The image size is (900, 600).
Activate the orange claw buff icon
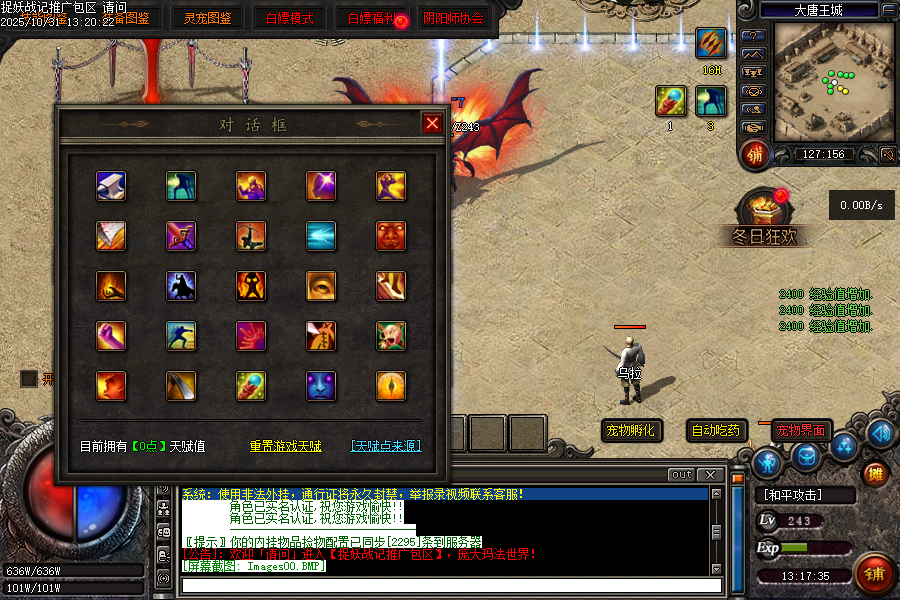tap(711, 44)
